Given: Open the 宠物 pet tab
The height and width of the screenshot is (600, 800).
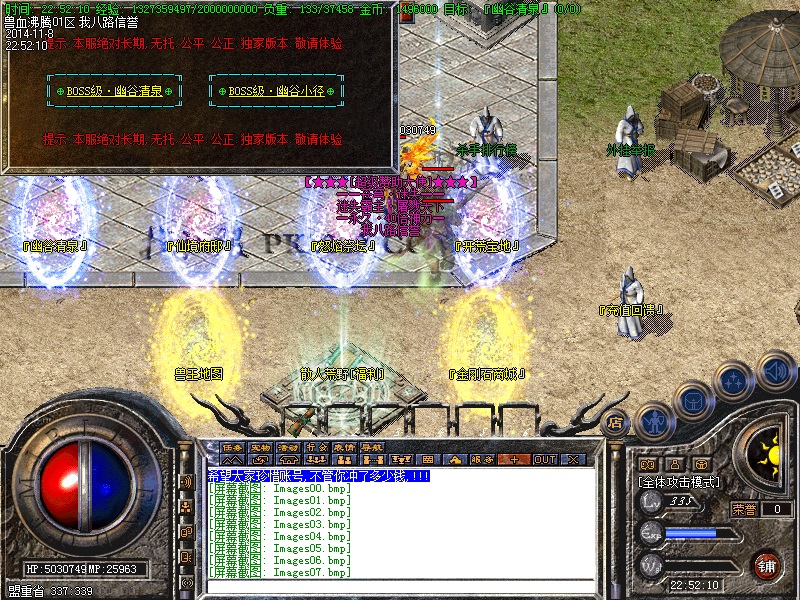Looking at the screenshot, I should click(260, 447).
